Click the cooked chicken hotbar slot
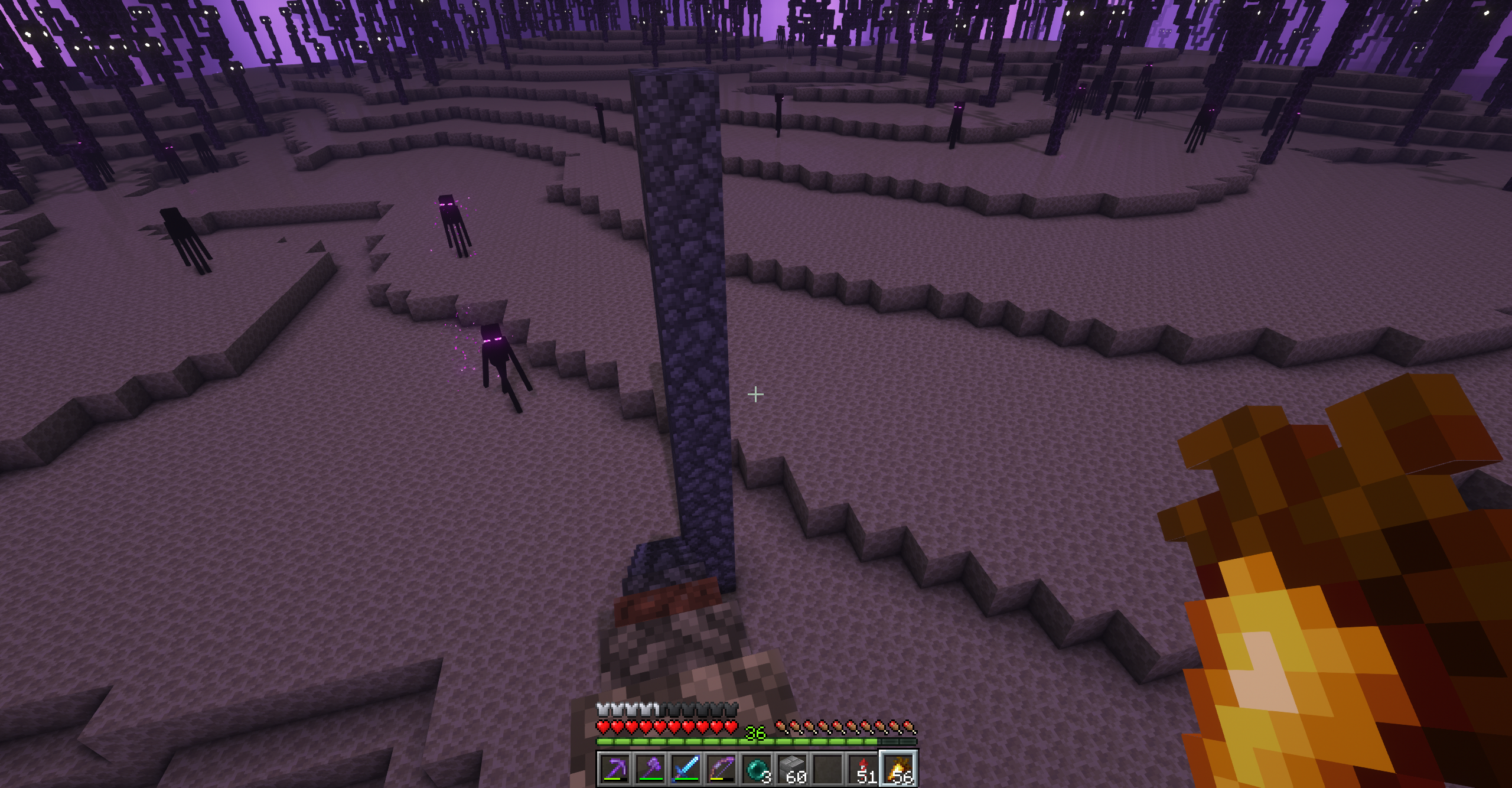 pos(898,769)
